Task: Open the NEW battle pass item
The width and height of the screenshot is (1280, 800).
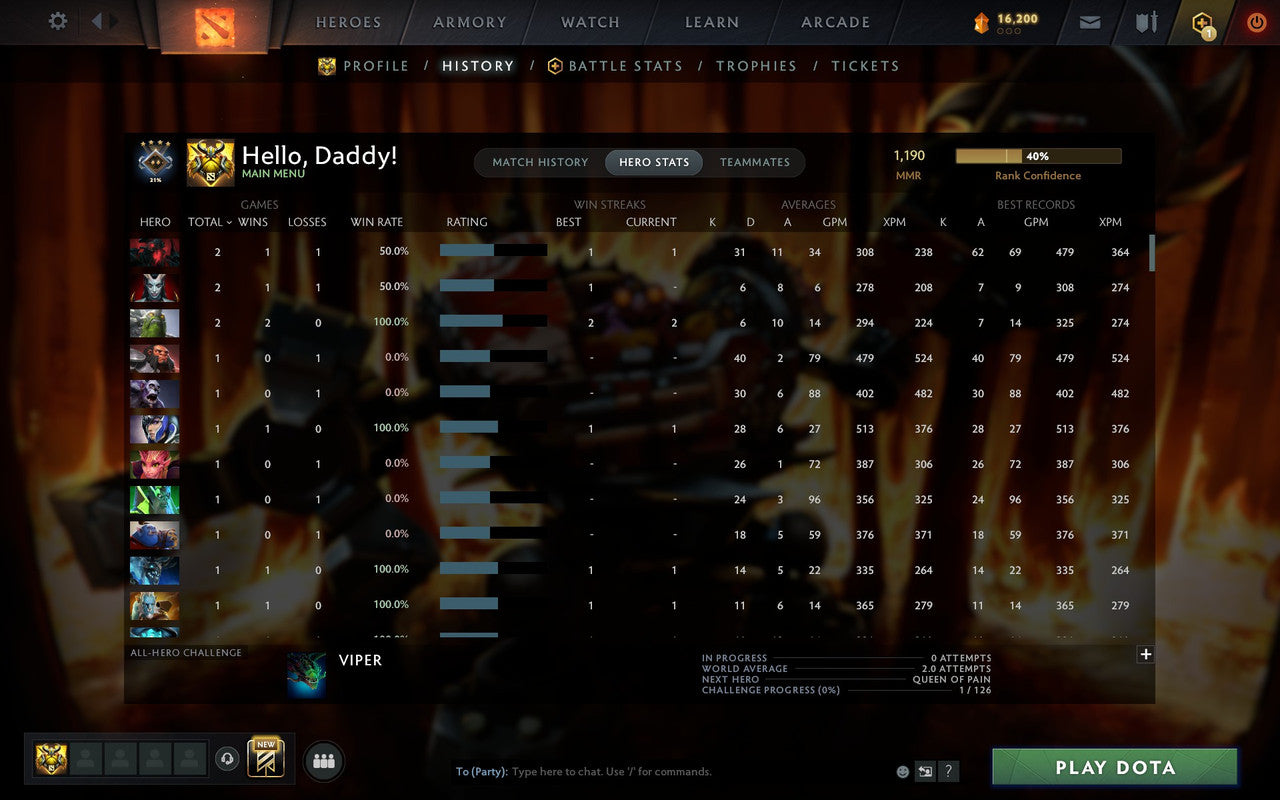Action: click(265, 760)
